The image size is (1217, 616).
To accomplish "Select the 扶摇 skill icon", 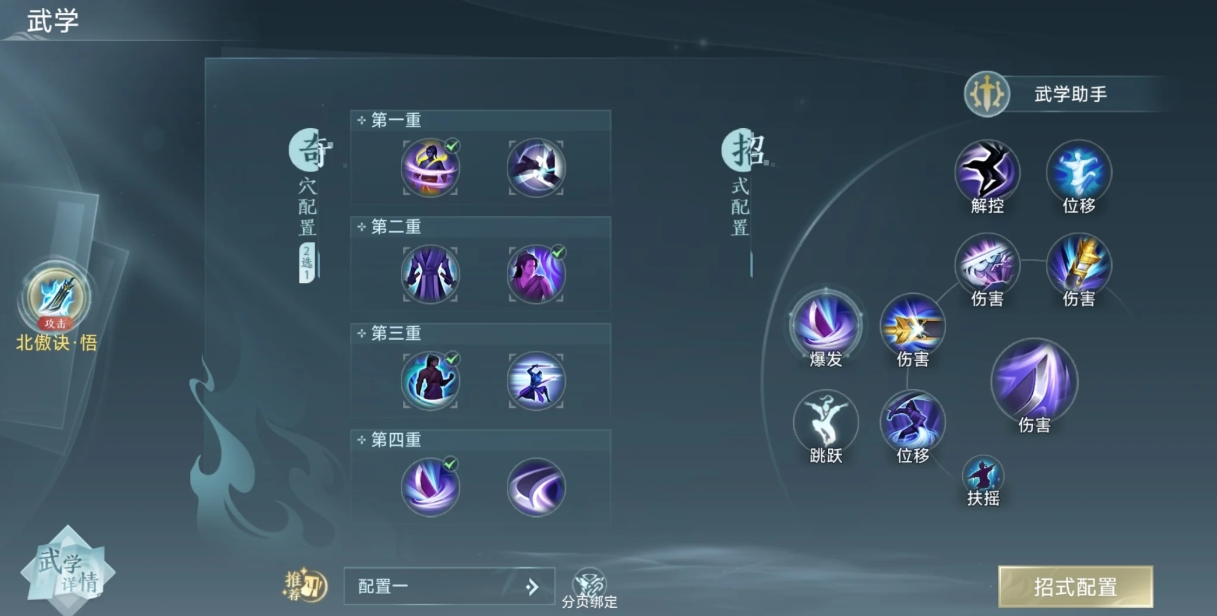I will (983, 474).
